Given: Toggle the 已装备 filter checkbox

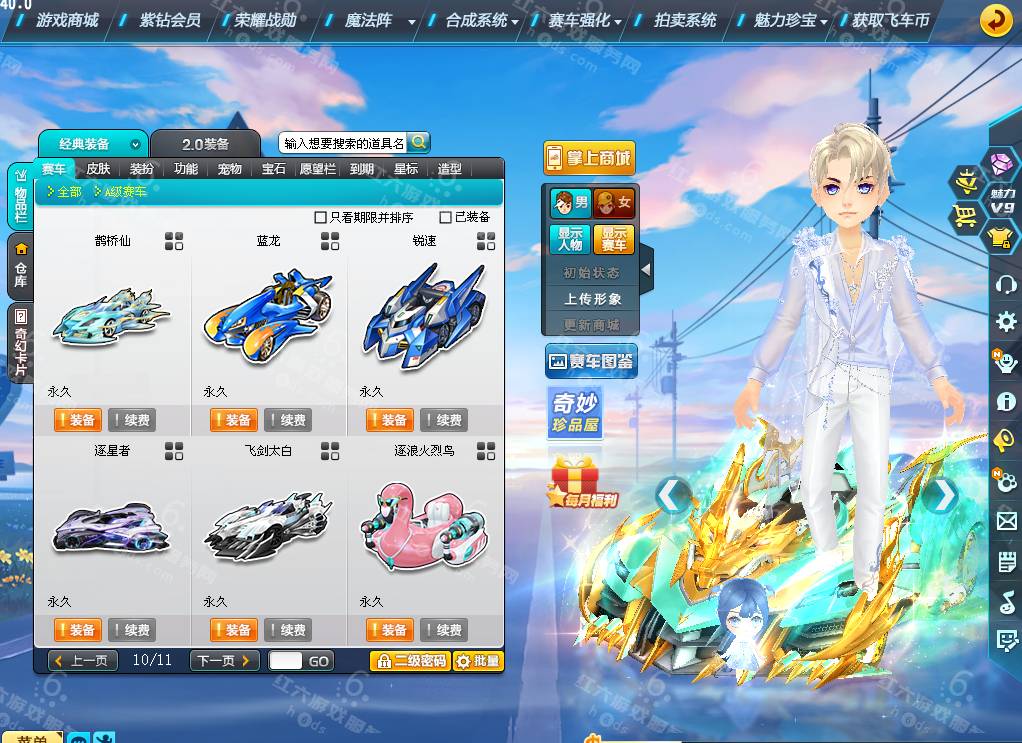Looking at the screenshot, I should coord(446,217).
